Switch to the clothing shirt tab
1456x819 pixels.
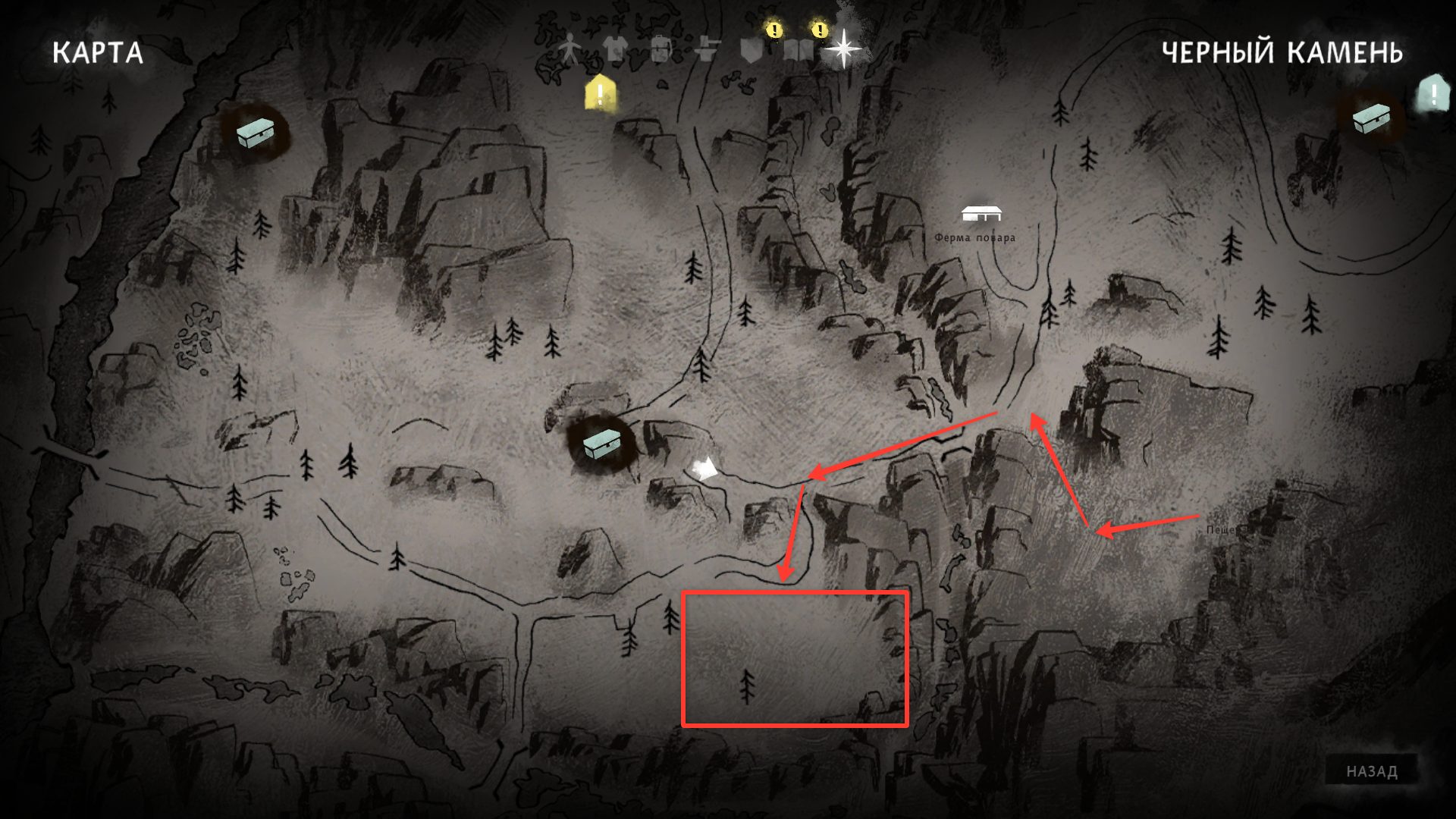click(x=615, y=50)
